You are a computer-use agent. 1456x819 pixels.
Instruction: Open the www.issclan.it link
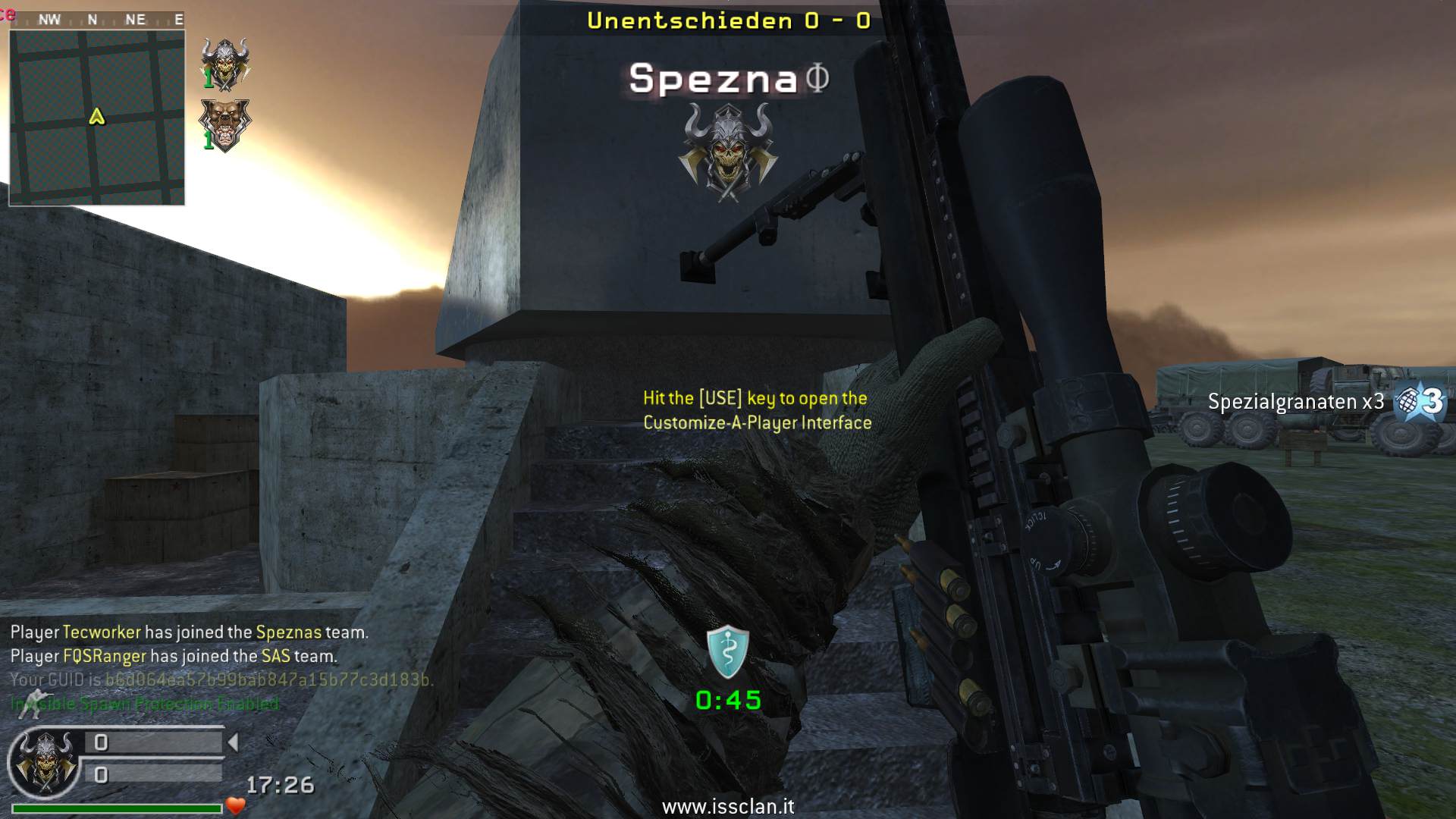coord(728,806)
